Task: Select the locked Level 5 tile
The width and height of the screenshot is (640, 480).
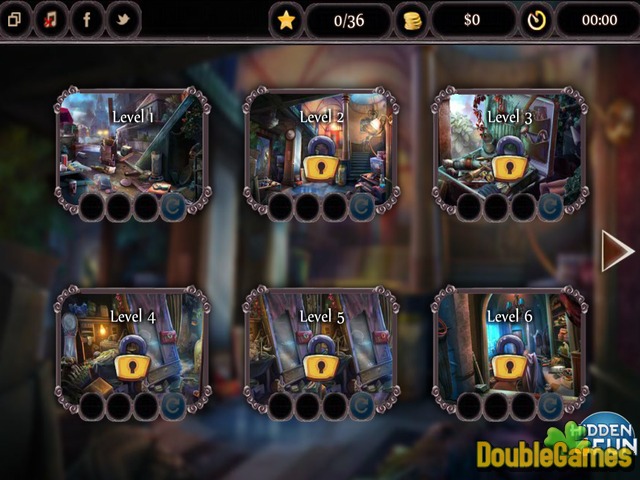Action: pyautogui.click(x=321, y=347)
